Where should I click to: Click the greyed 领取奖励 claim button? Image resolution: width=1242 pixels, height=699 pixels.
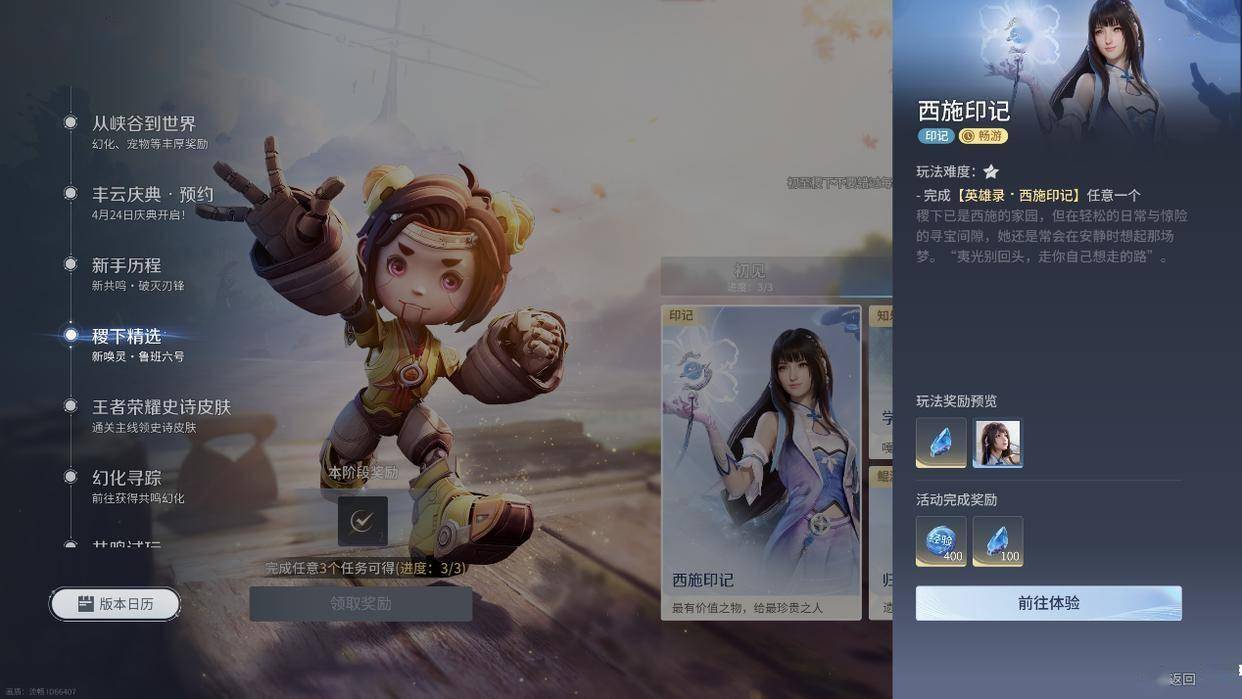pyautogui.click(x=360, y=604)
